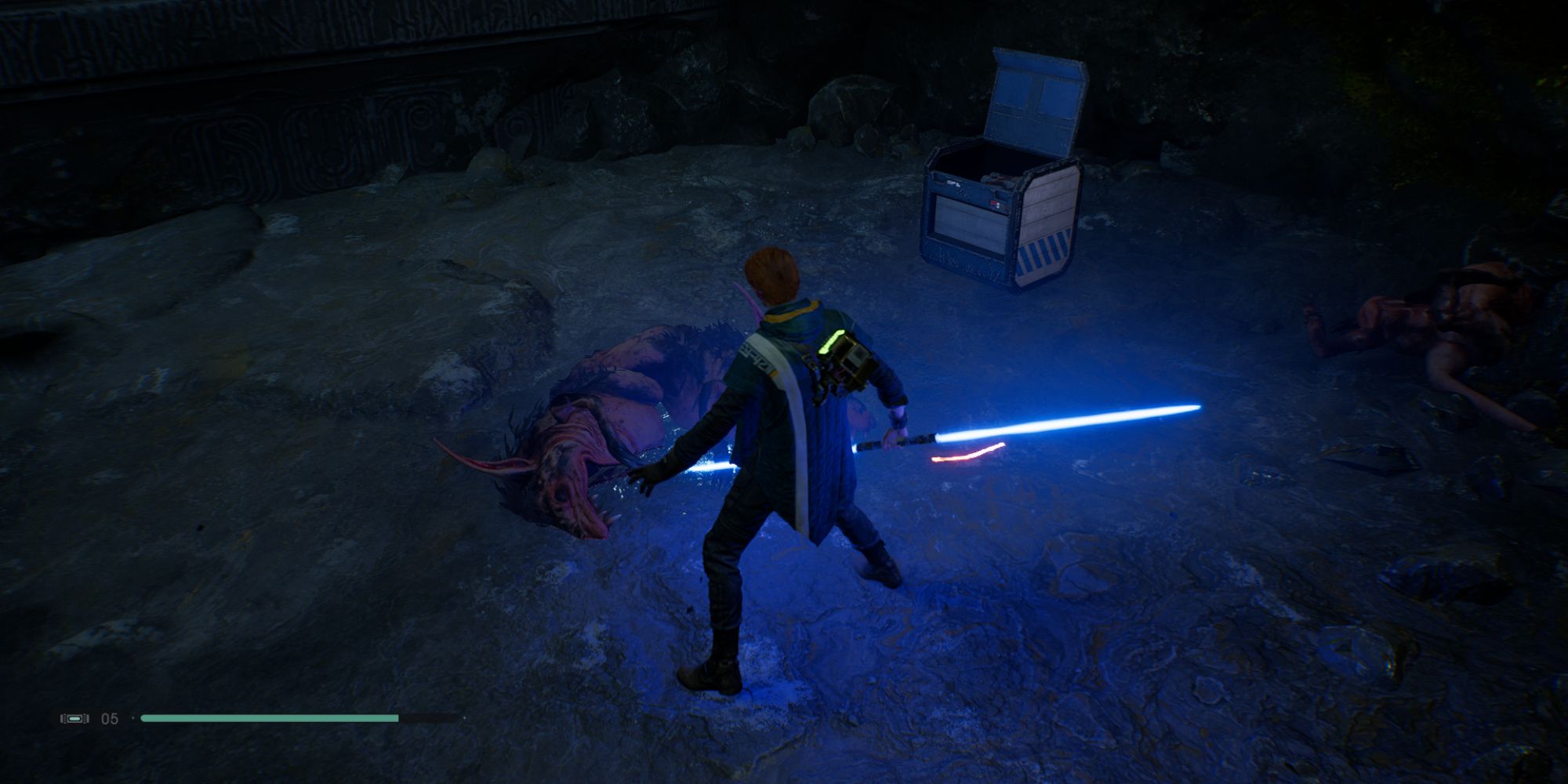Expand the dark screen panel on the crate
Viewport: 1568px width, 784px height.
point(968,218)
